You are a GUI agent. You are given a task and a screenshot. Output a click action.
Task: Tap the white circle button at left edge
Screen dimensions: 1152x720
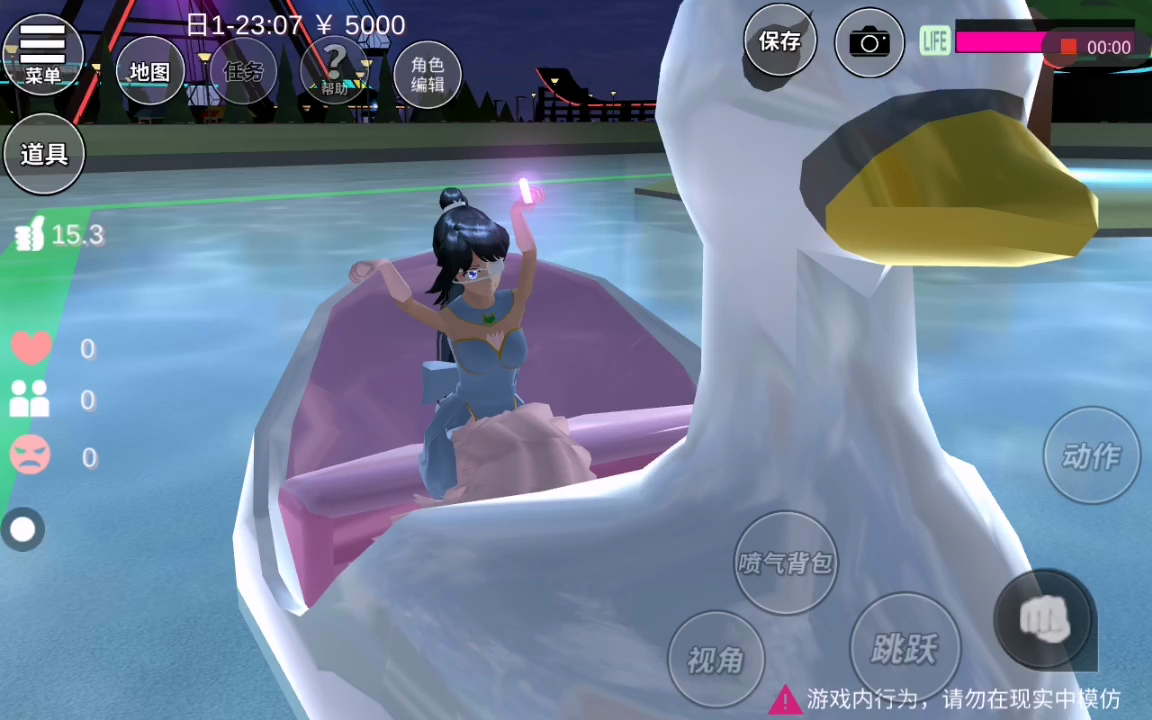click(23, 529)
